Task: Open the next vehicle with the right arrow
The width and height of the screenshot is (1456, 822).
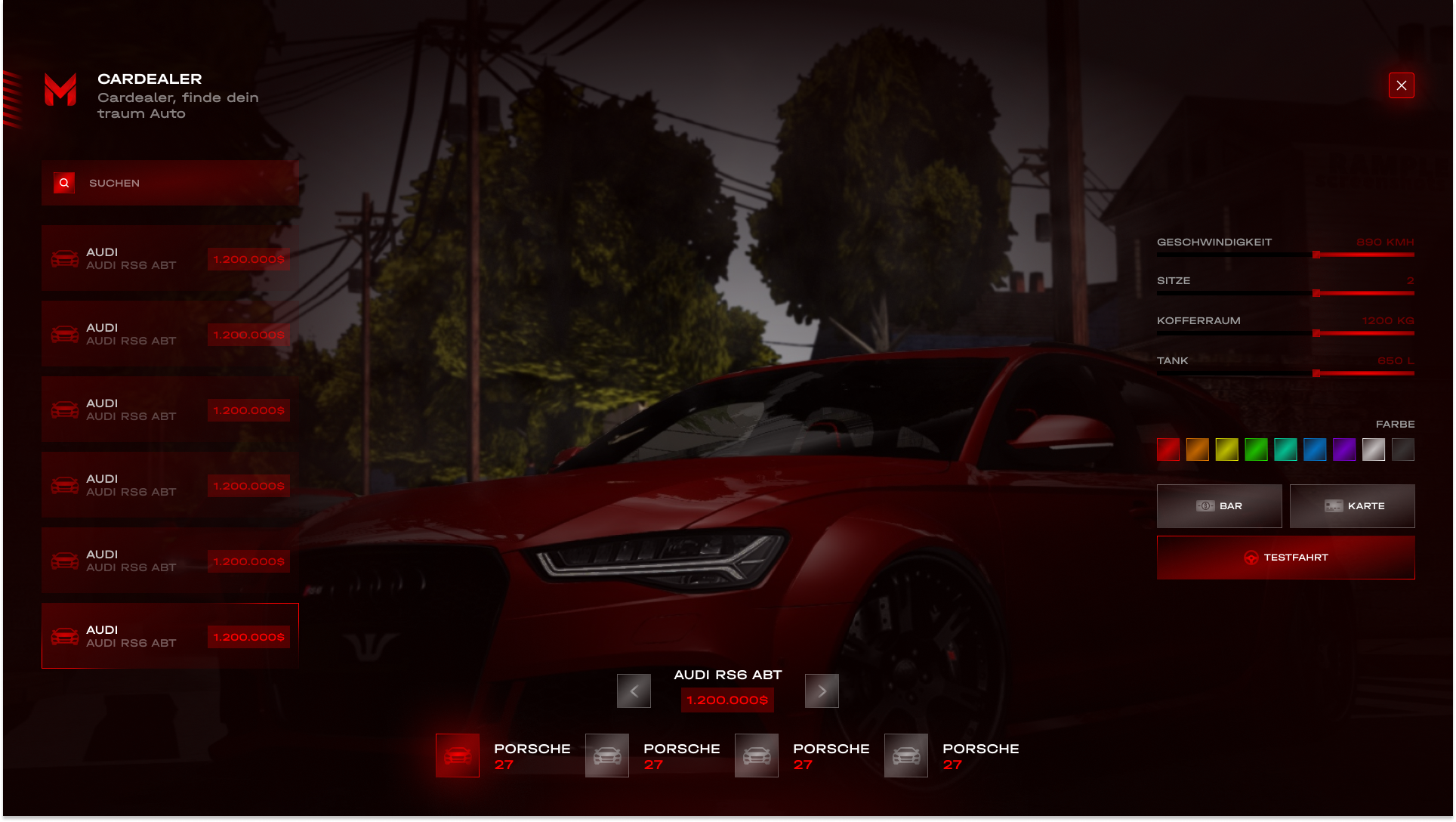Action: point(822,690)
